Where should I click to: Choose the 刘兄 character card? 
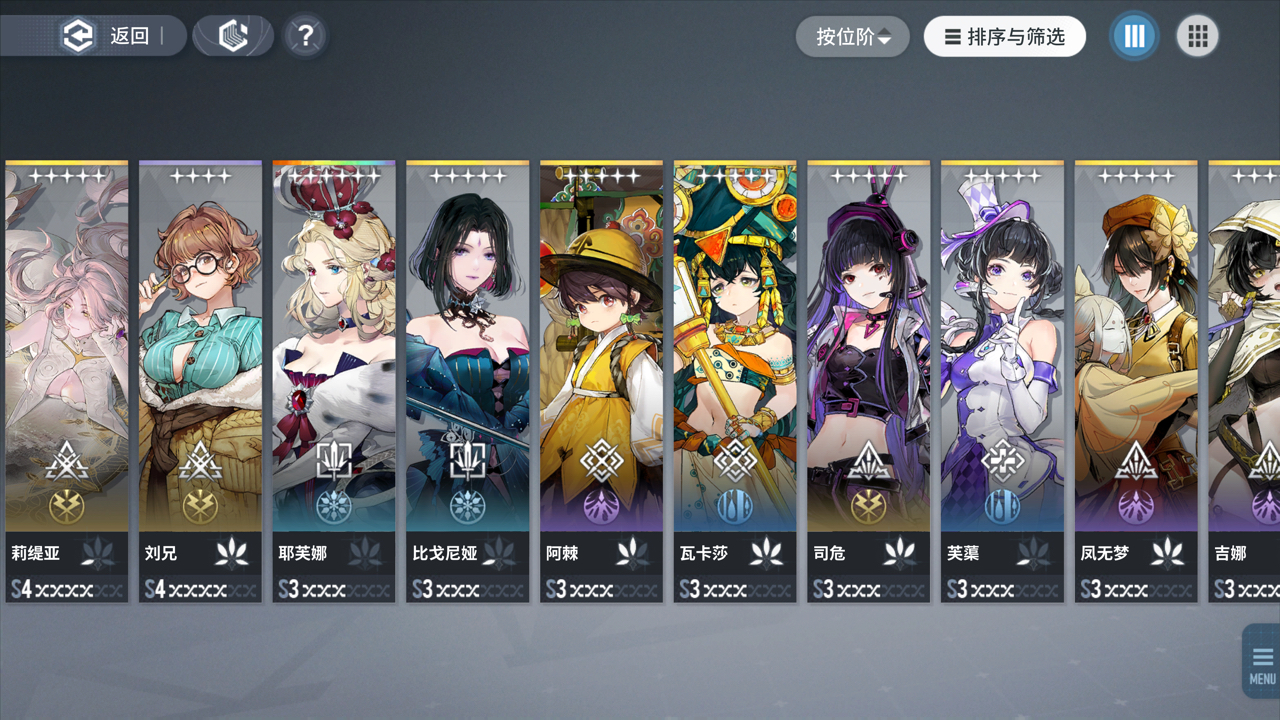pyautogui.click(x=200, y=380)
